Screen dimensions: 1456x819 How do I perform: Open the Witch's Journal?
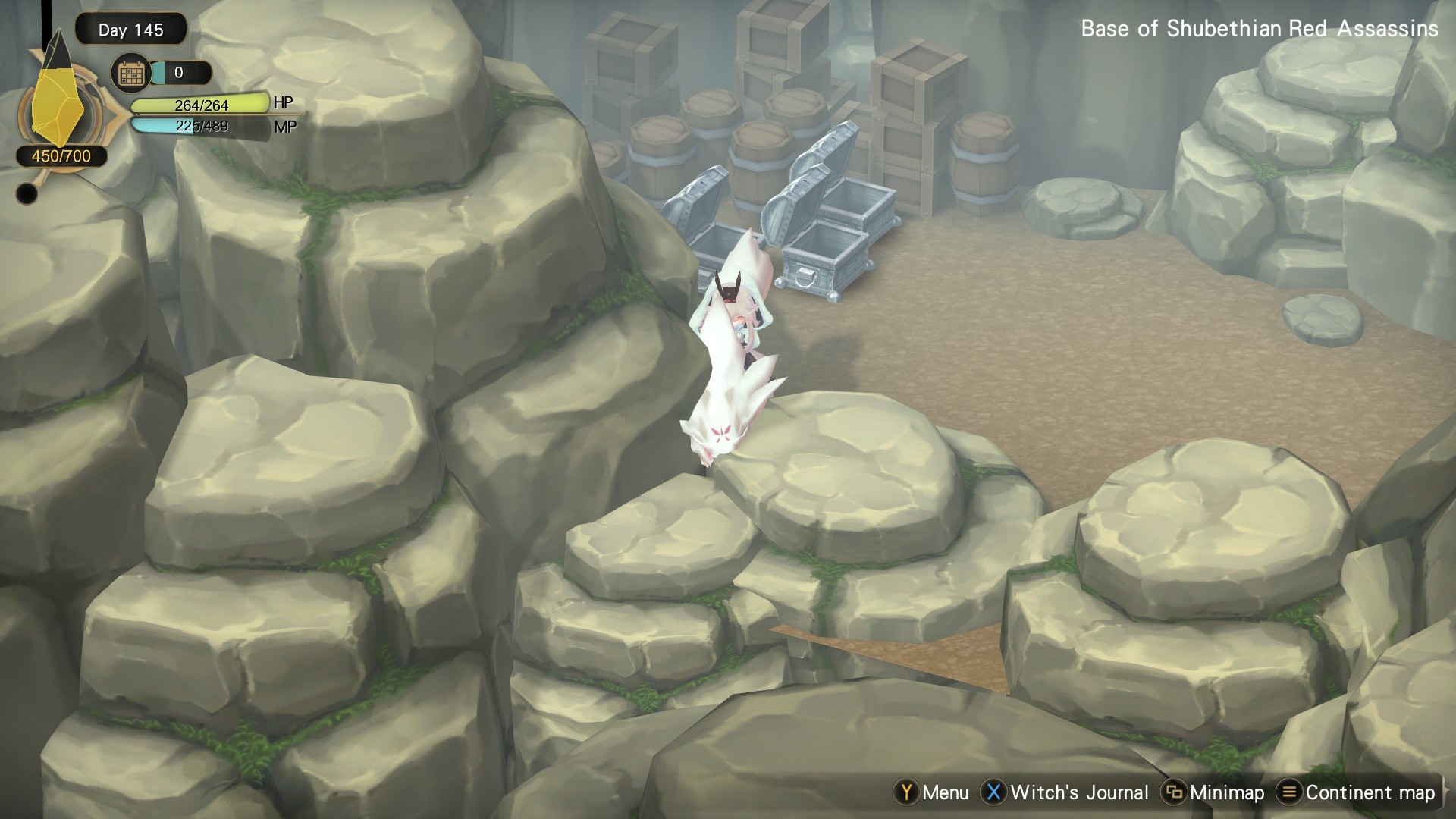(x=1065, y=792)
